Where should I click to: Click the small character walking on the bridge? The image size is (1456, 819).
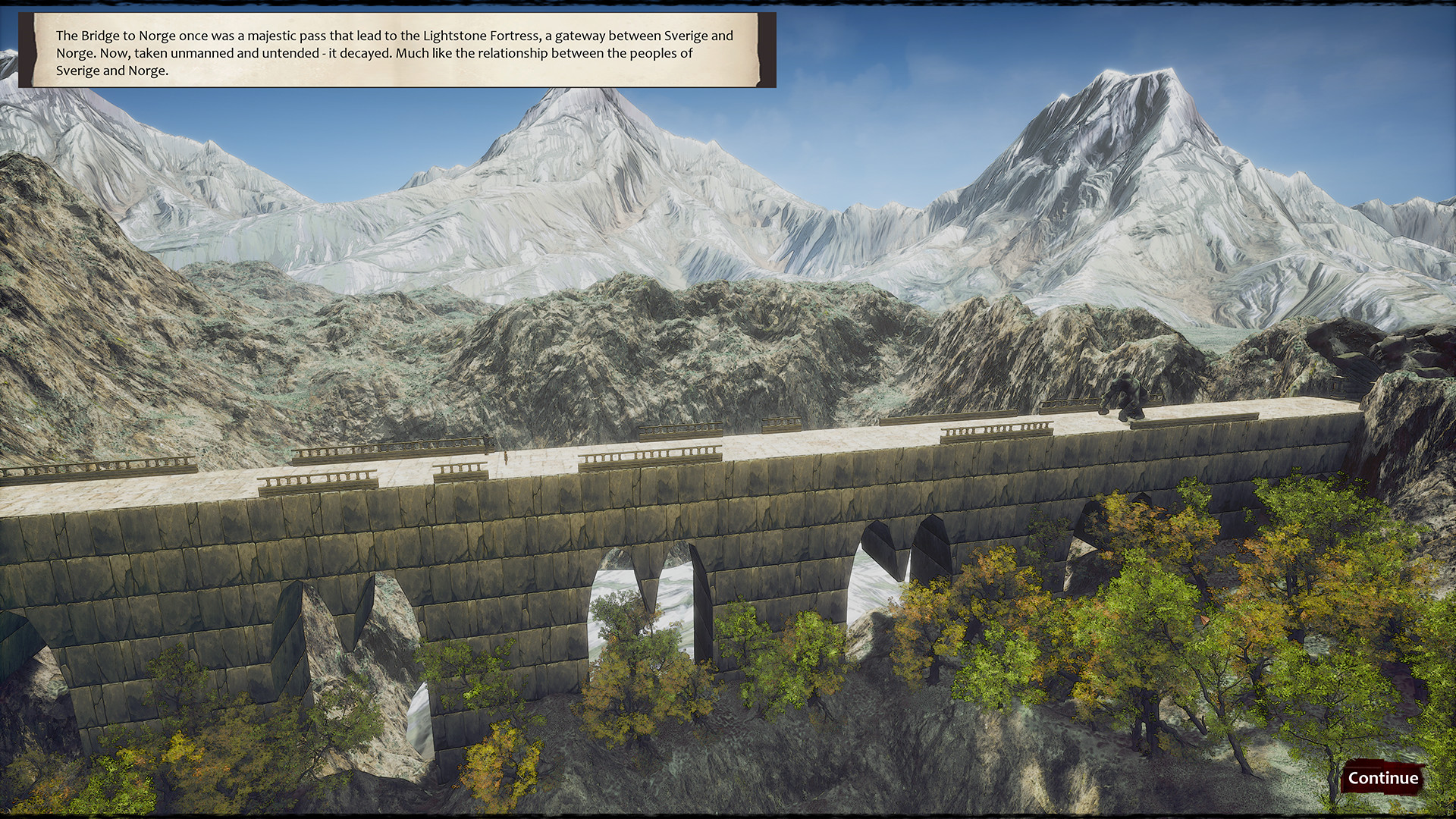(505, 457)
